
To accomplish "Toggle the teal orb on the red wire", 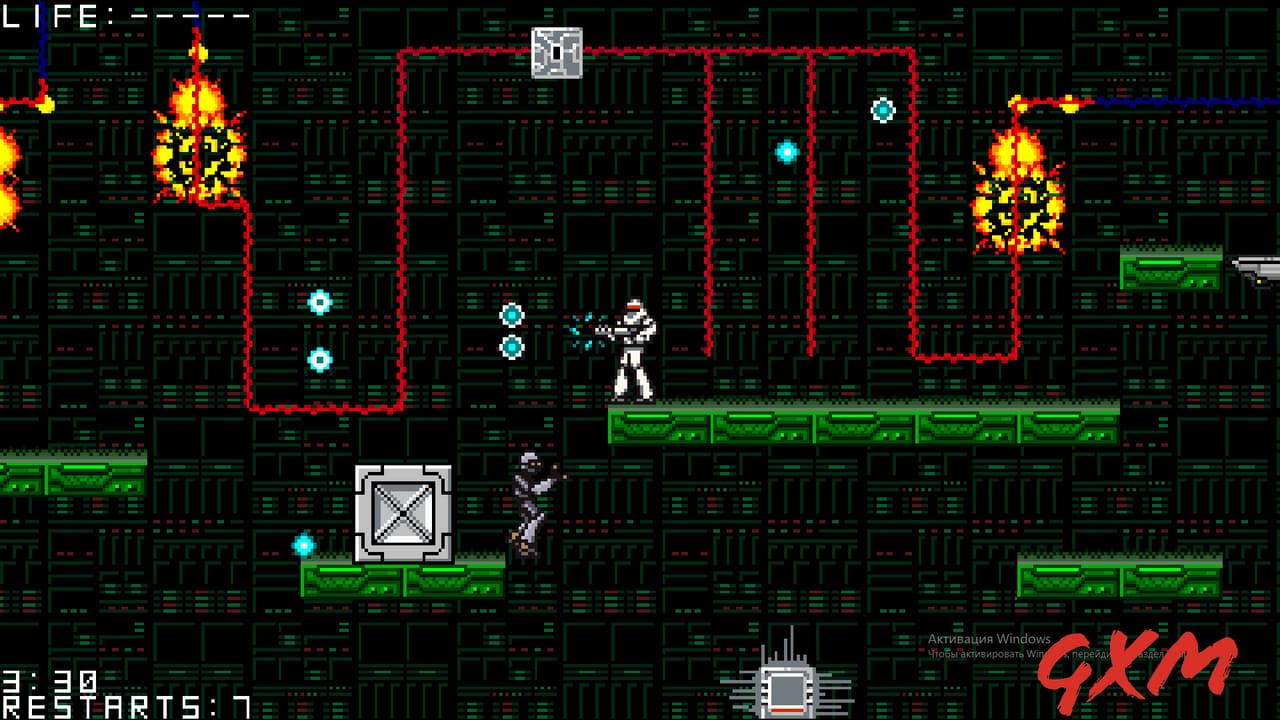I will click(x=881, y=110).
